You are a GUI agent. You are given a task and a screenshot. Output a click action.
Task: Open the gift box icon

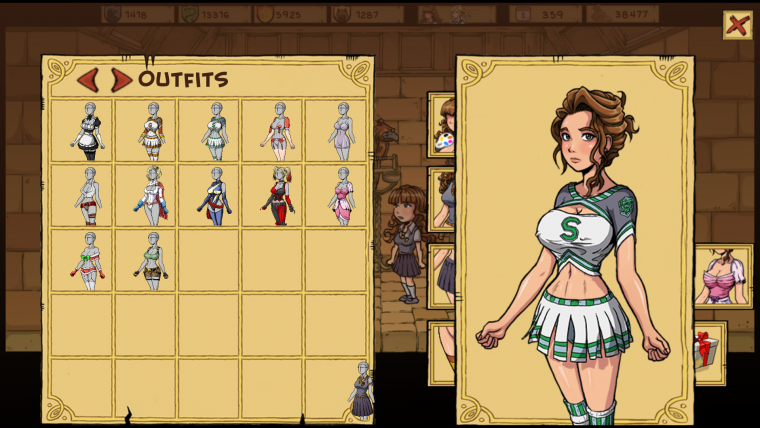tap(707, 350)
